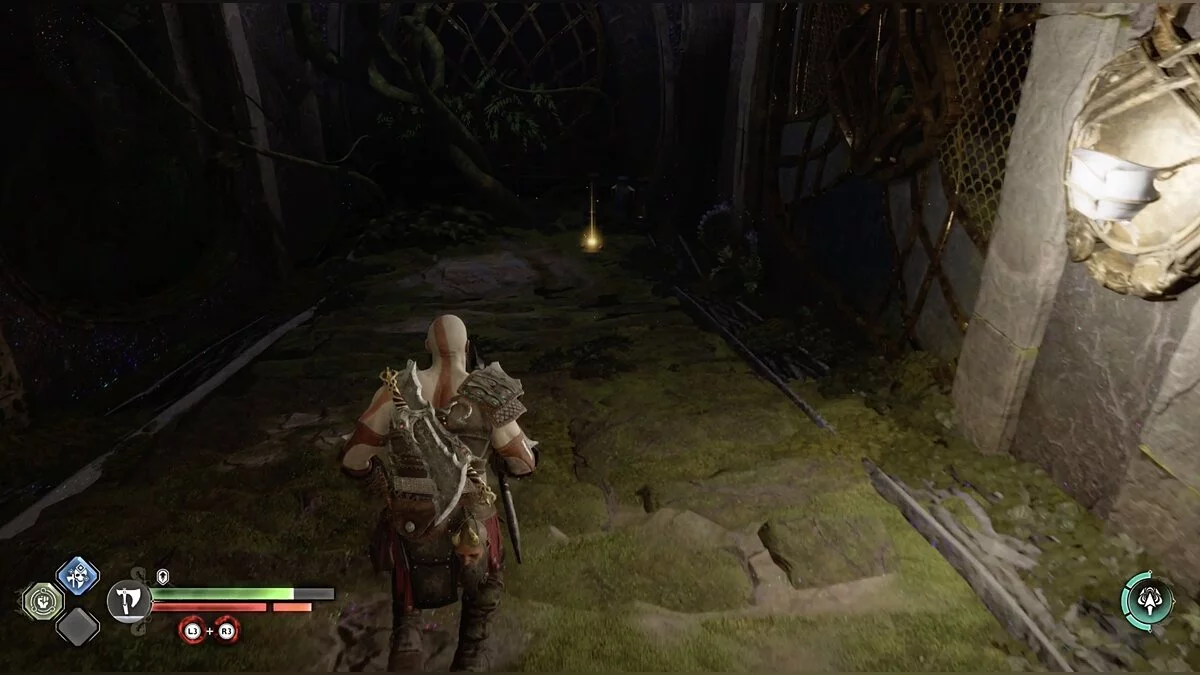Click the small shield icon above health bar
The image size is (1200, 675).
tap(163, 577)
